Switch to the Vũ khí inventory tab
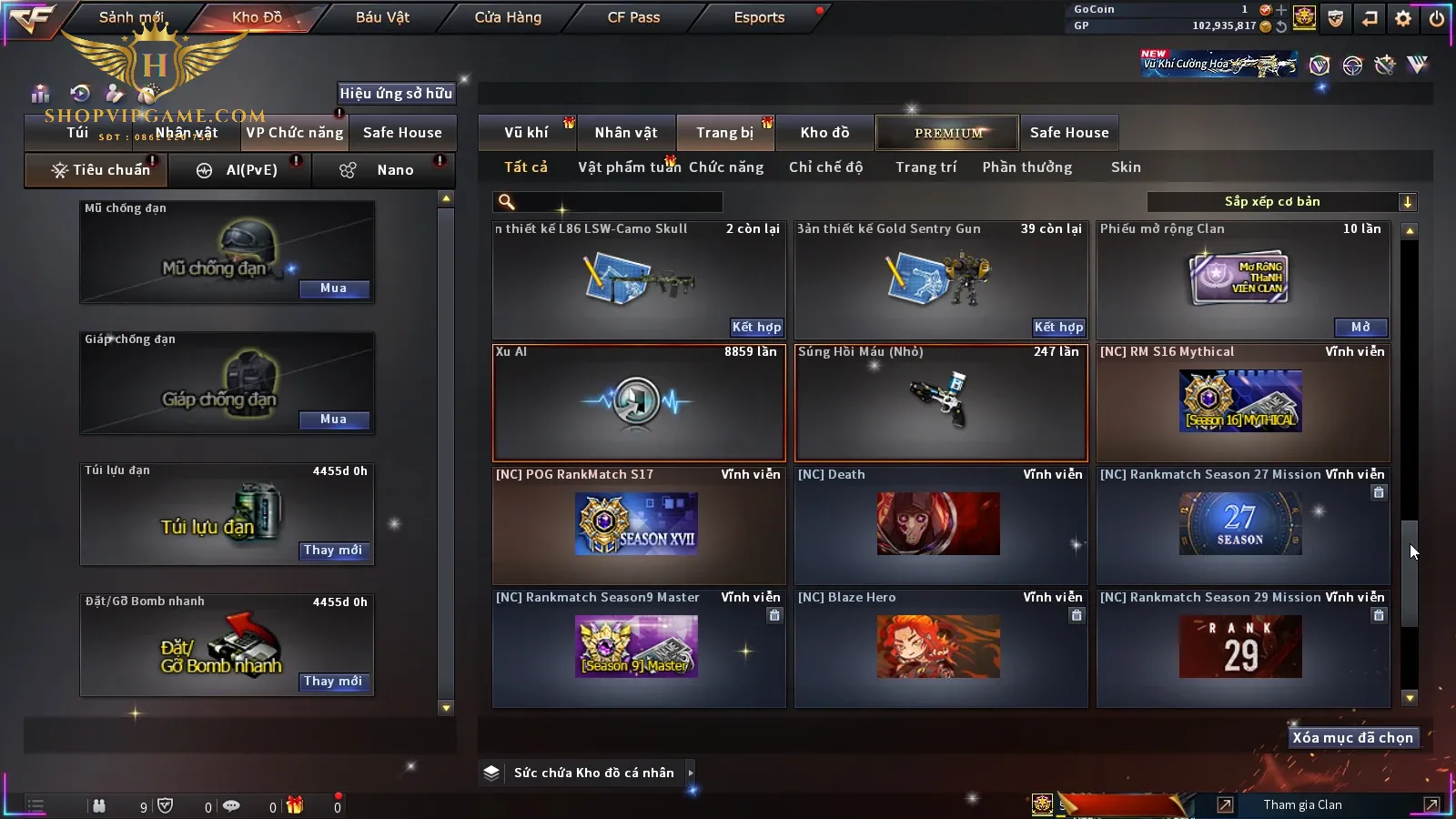1456x819 pixels. [x=527, y=133]
